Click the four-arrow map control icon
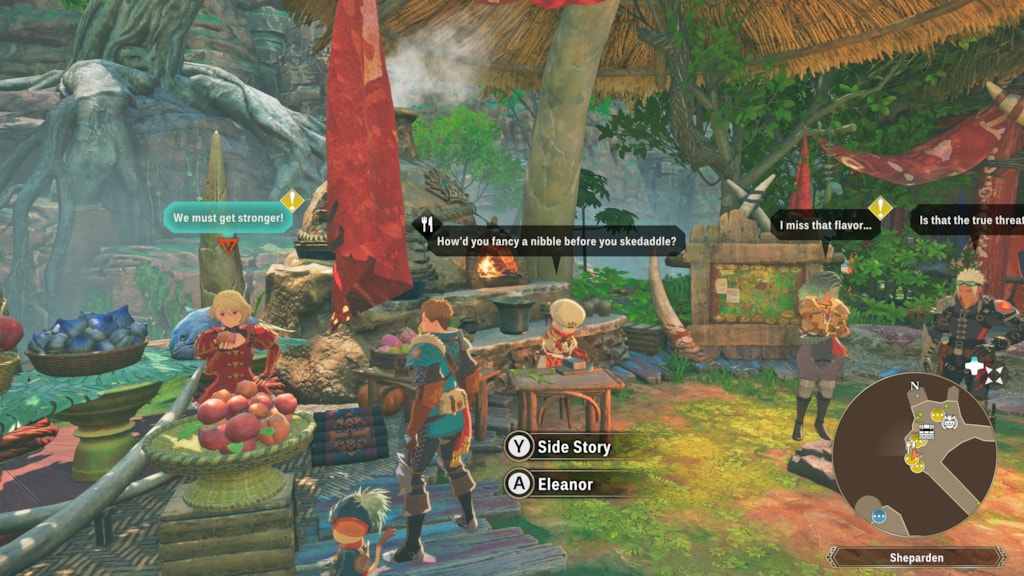Image resolution: width=1024 pixels, height=576 pixels. point(993,375)
